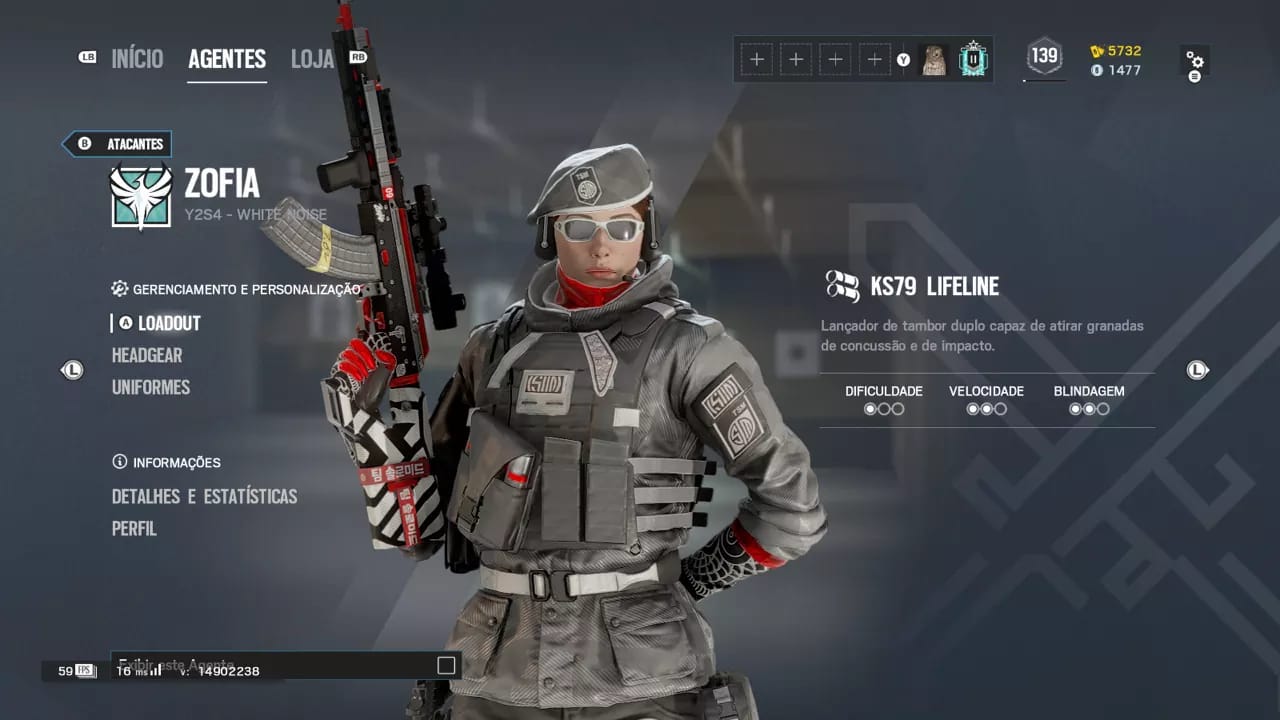This screenshot has height=720, width=1280.
Task: Open DETALHES E ESTATÍSTICAS
Action: (x=204, y=496)
